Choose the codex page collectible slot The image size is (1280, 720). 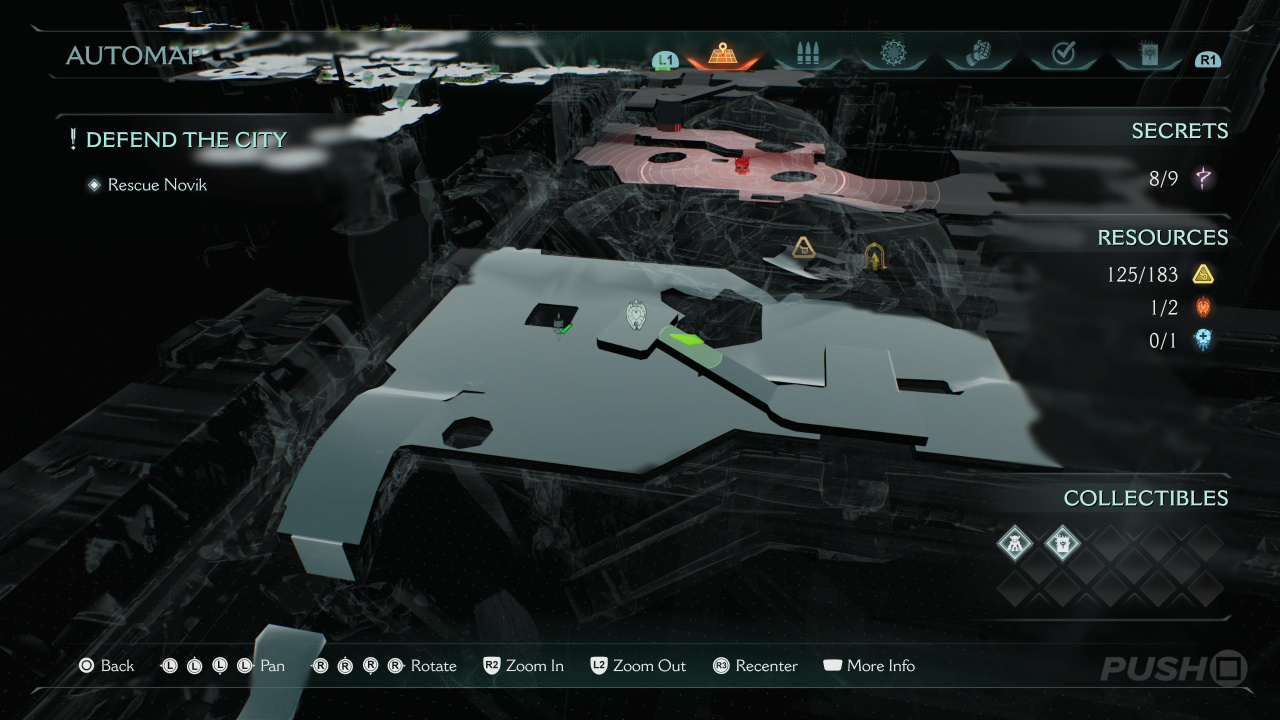pos(1062,543)
